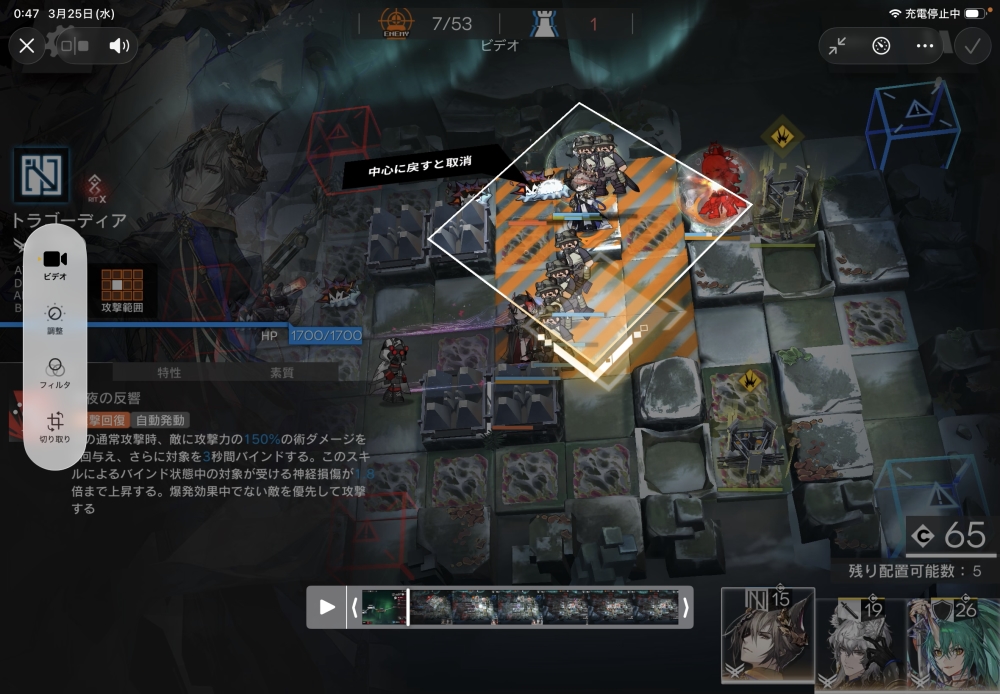
Task: Click the dial icon beside the three dots
Action: coord(881,46)
